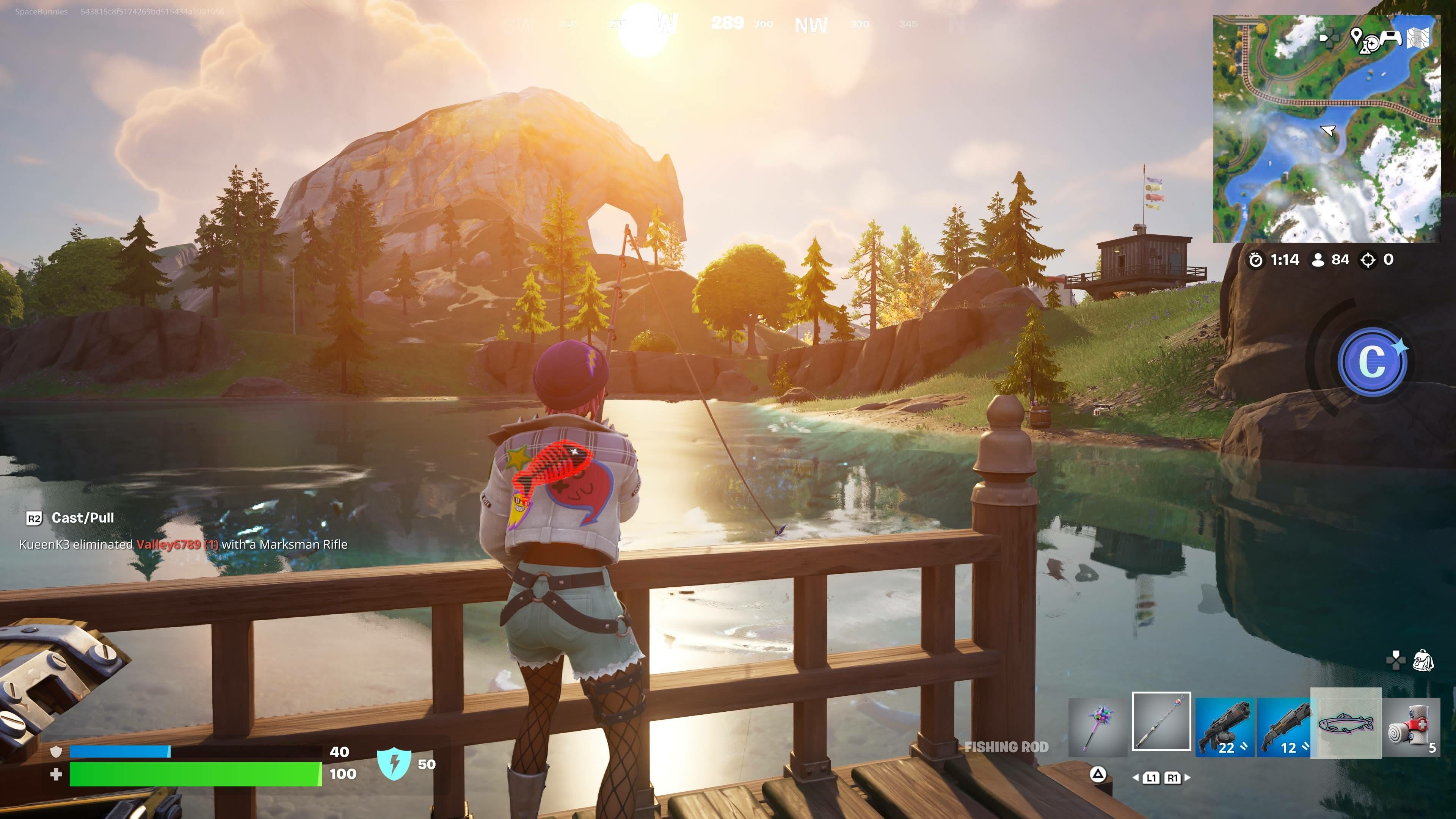Viewport: 1456px width, 819px height.
Task: Select the caught fish inventory slot
Action: (x=1345, y=723)
